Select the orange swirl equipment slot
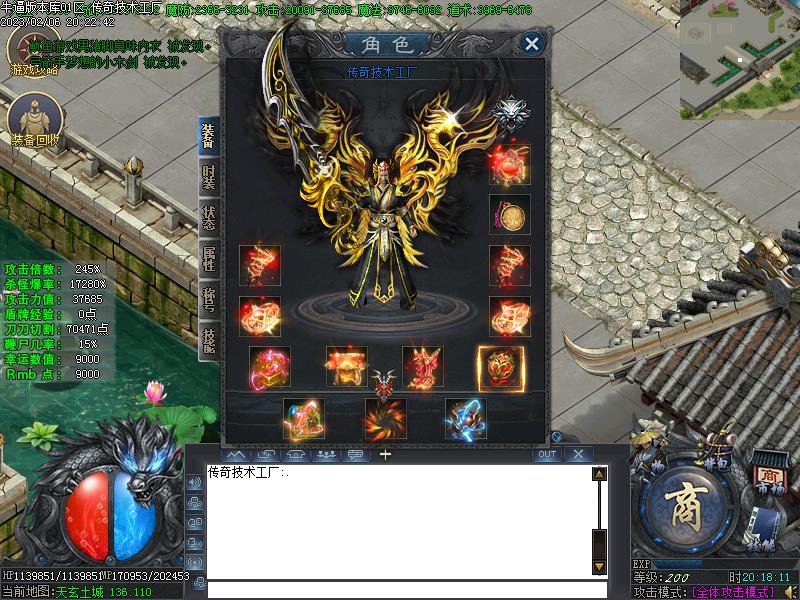Screen dimensions: 800x600 386,419
